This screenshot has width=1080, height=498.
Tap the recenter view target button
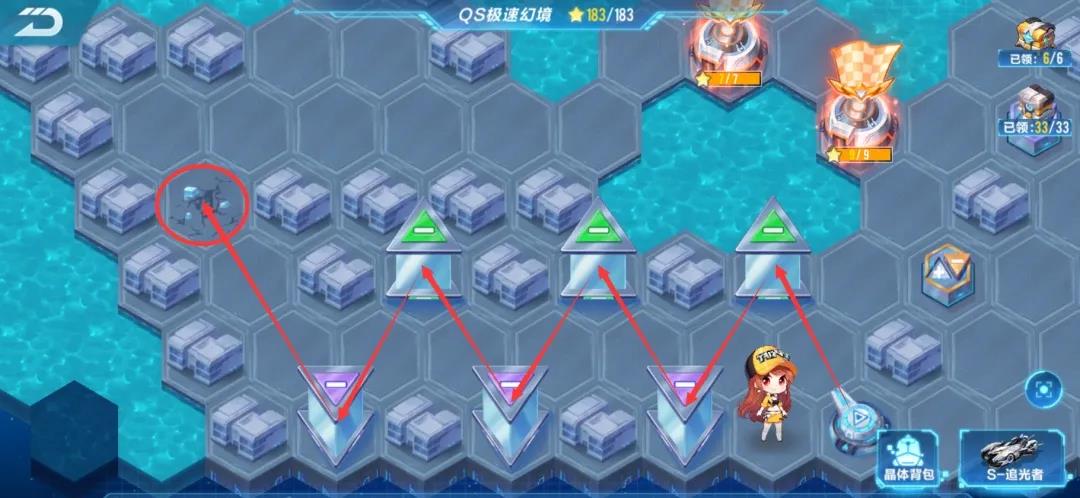[1044, 387]
